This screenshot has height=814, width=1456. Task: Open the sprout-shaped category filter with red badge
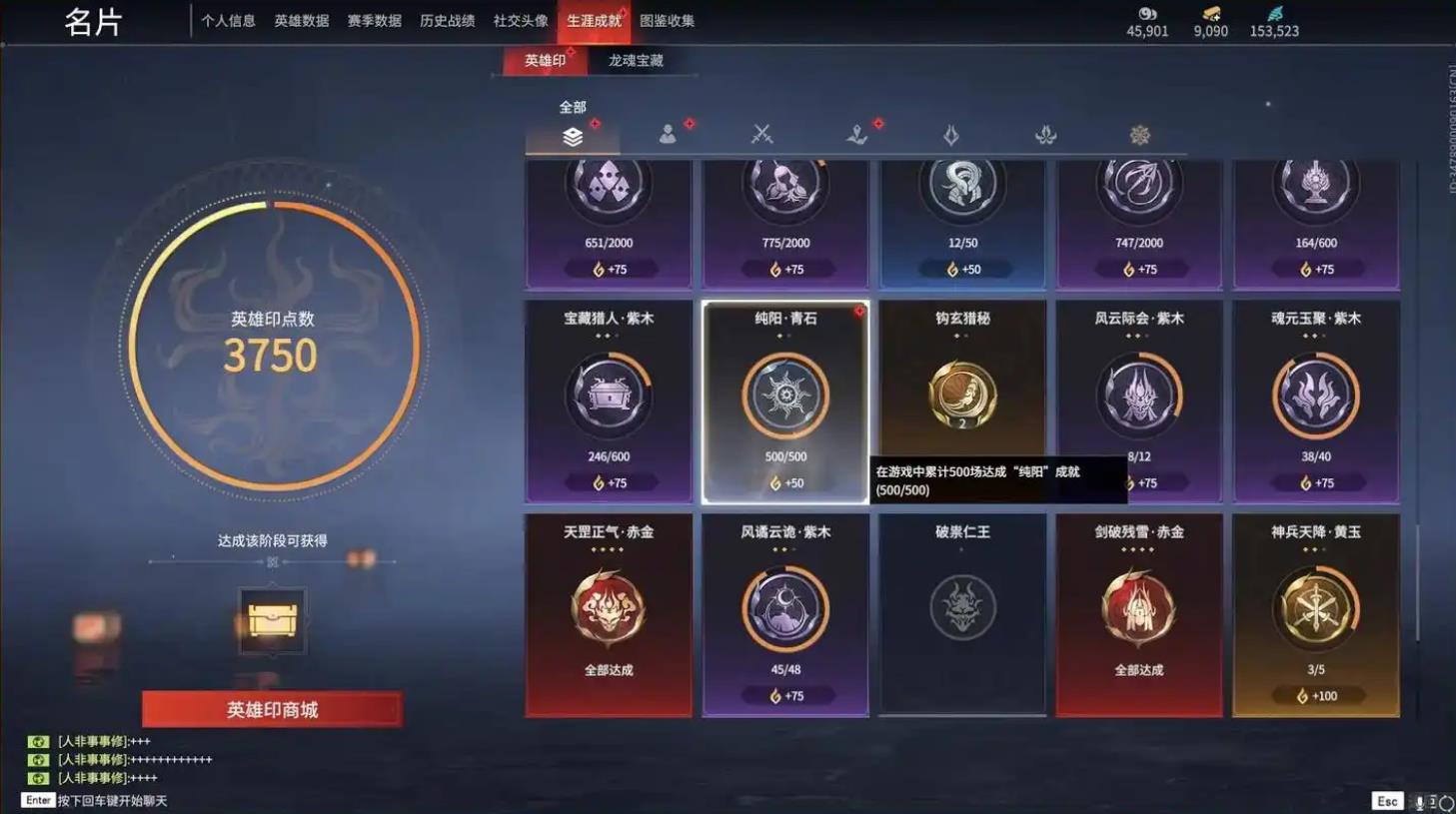click(x=855, y=134)
